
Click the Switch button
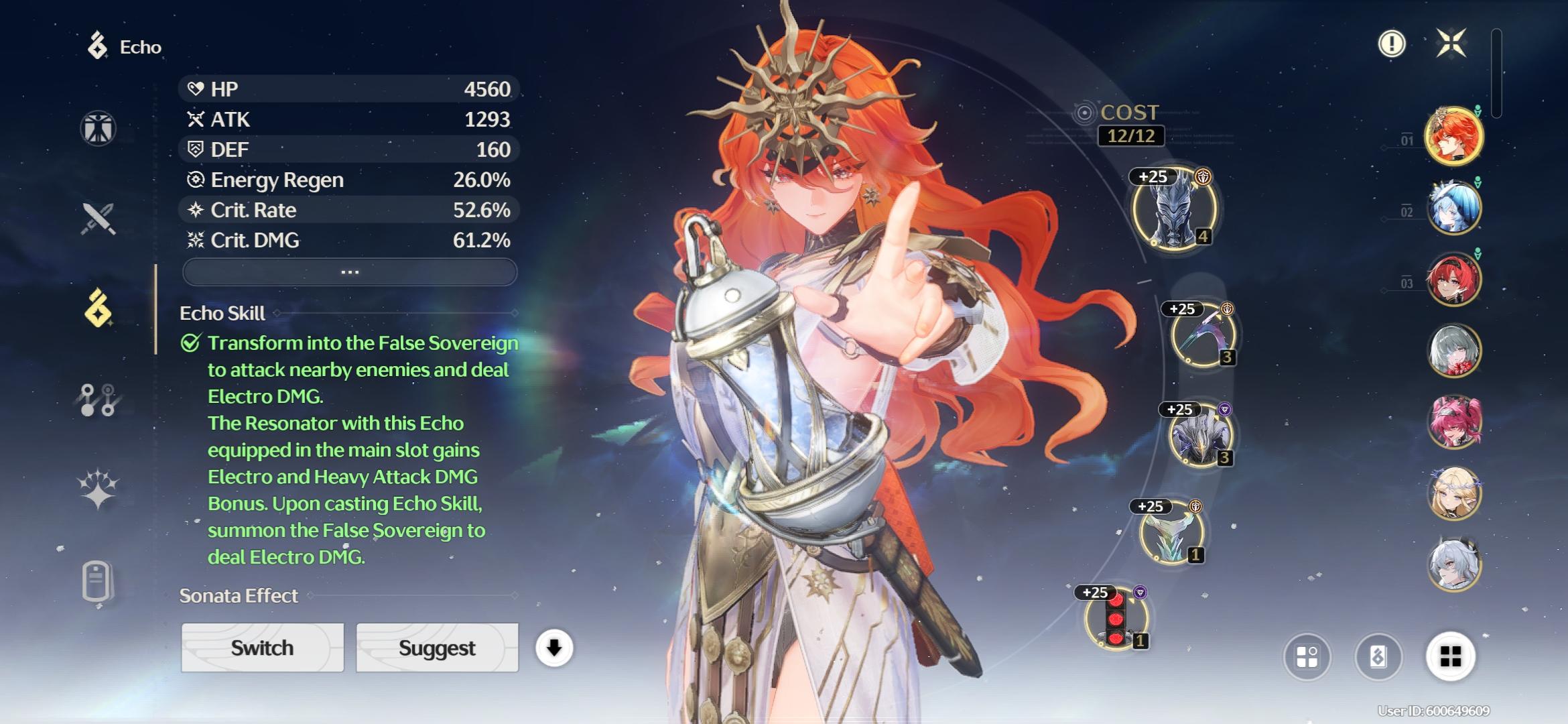click(262, 648)
